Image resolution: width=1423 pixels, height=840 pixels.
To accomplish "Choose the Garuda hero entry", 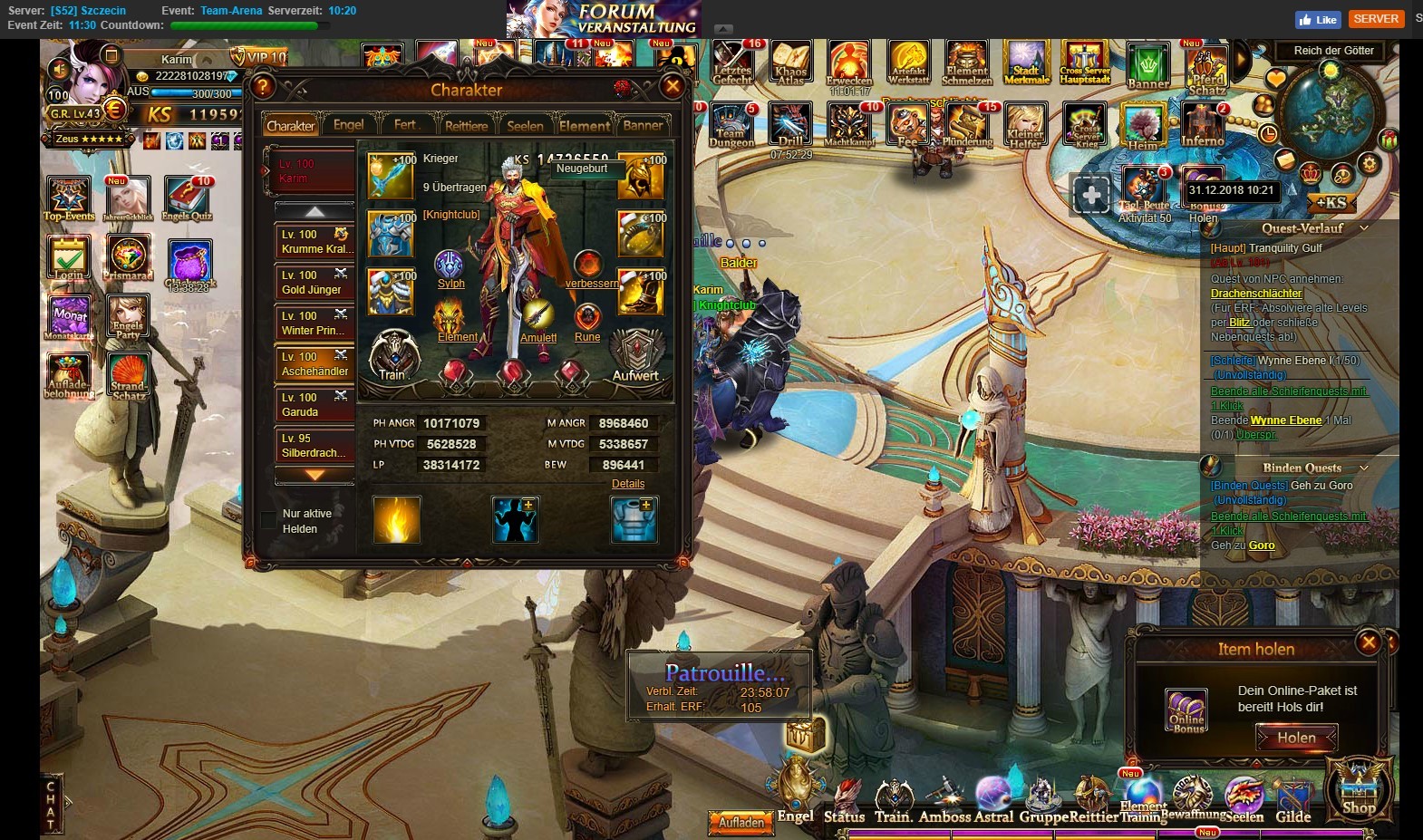I will click(314, 404).
